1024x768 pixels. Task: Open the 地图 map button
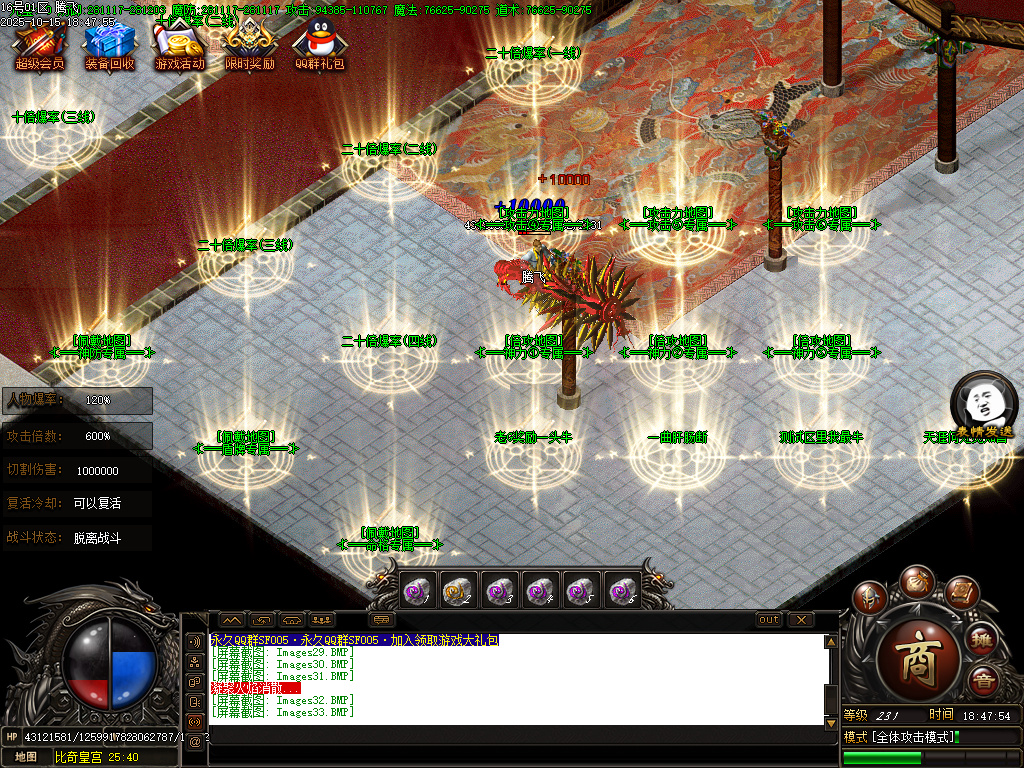coord(25,757)
